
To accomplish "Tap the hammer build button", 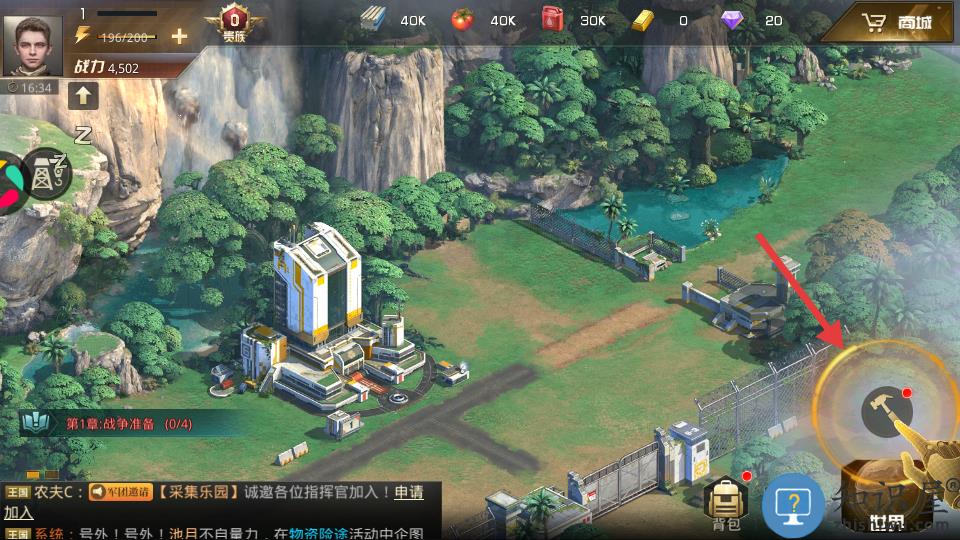I will coord(882,411).
